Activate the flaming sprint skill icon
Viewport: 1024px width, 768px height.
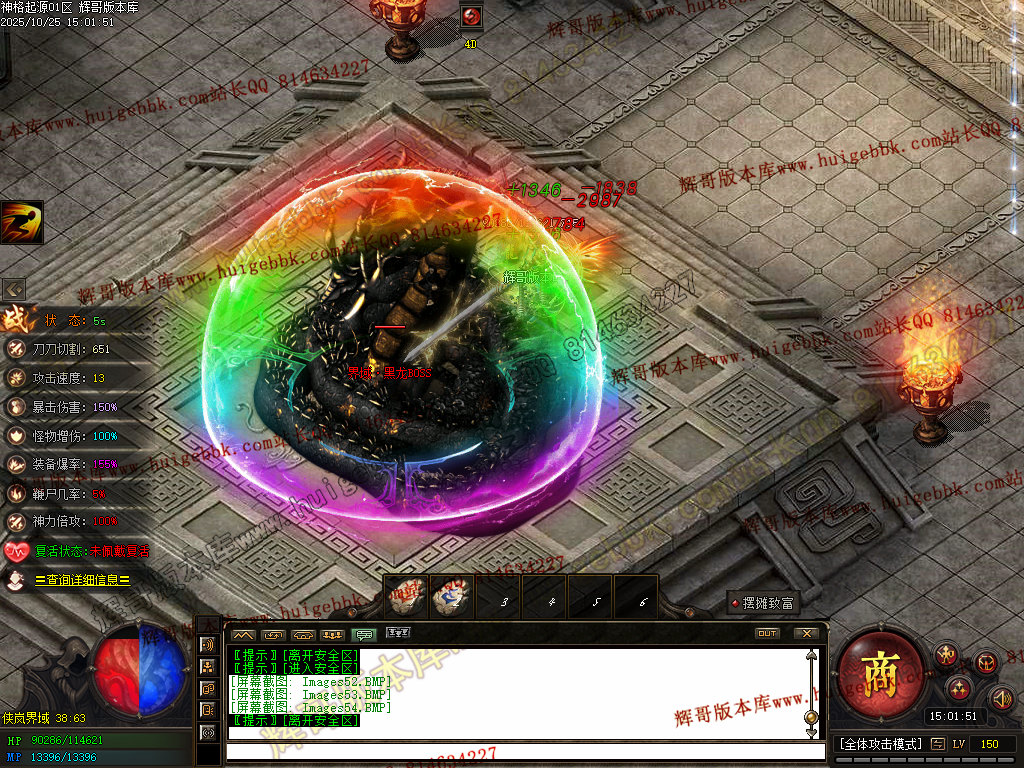pos(21,222)
